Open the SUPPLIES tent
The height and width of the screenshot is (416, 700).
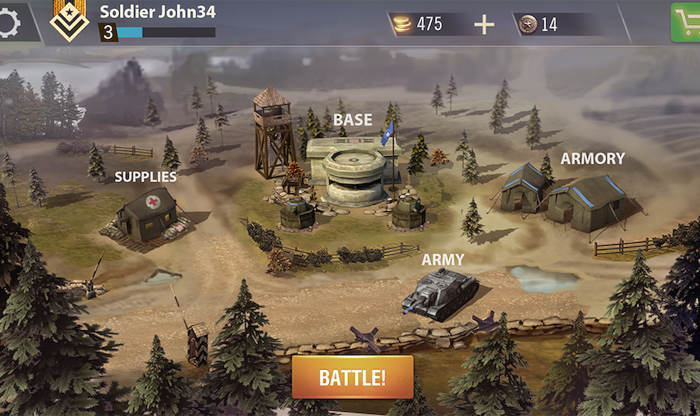(146, 213)
